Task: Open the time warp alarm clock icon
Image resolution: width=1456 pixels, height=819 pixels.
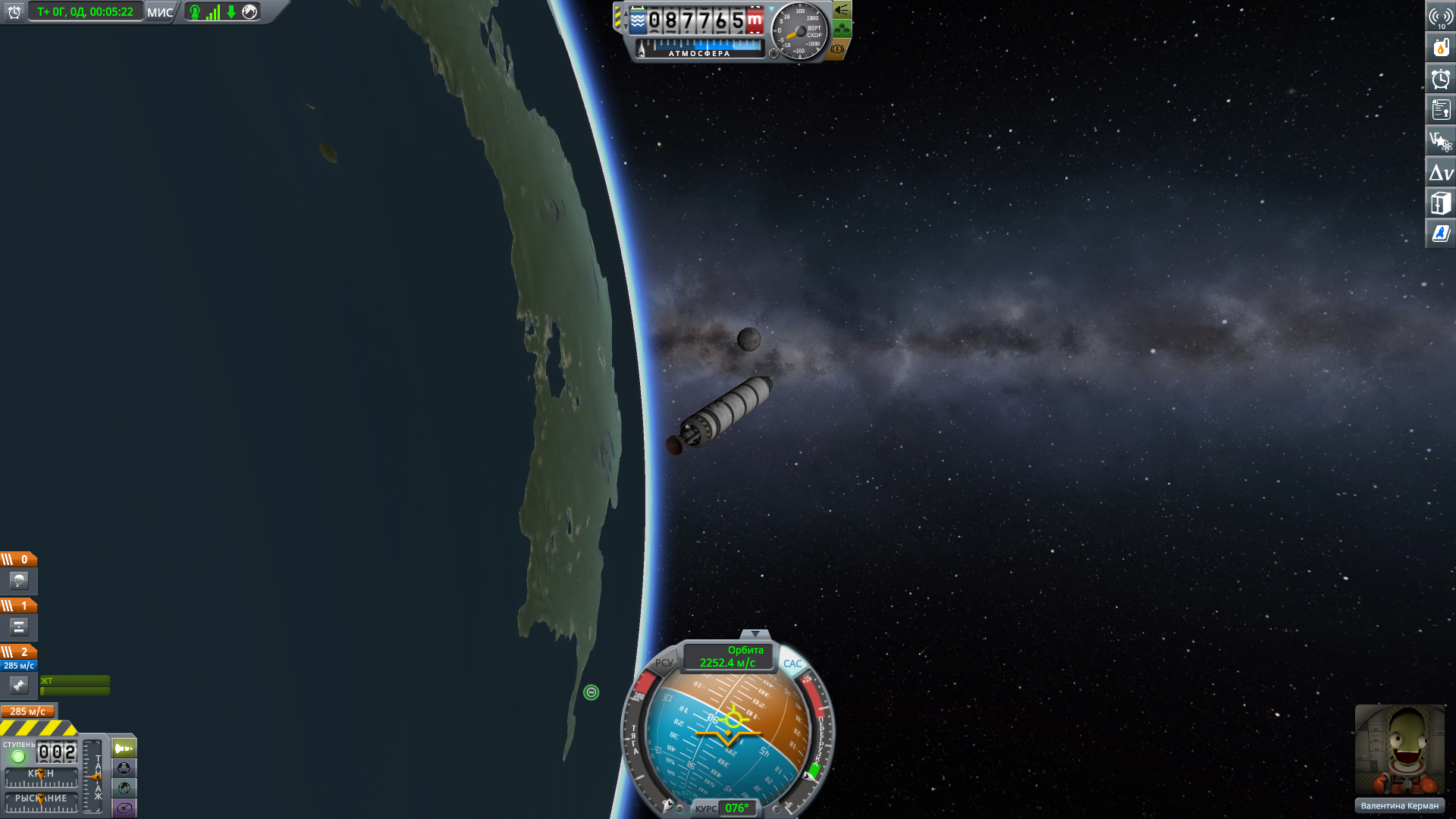Action: 14,12
